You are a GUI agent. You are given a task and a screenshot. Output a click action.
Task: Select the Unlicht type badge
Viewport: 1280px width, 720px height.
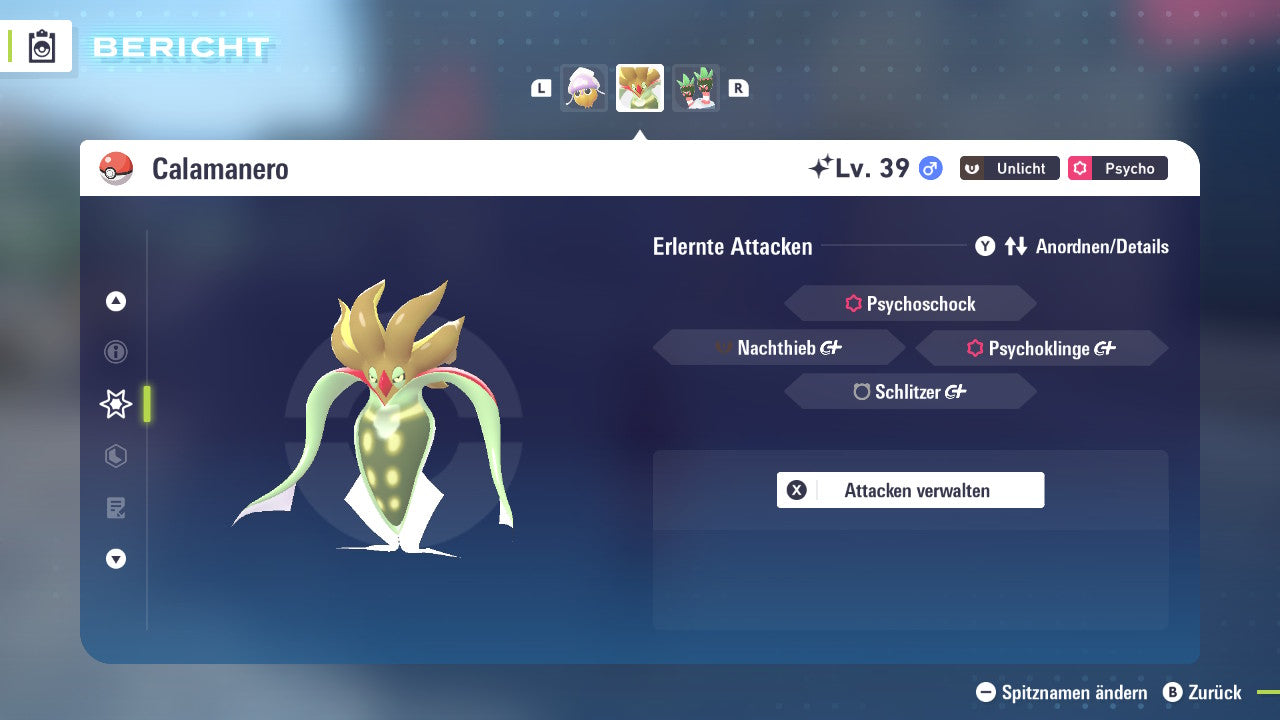tap(1009, 168)
